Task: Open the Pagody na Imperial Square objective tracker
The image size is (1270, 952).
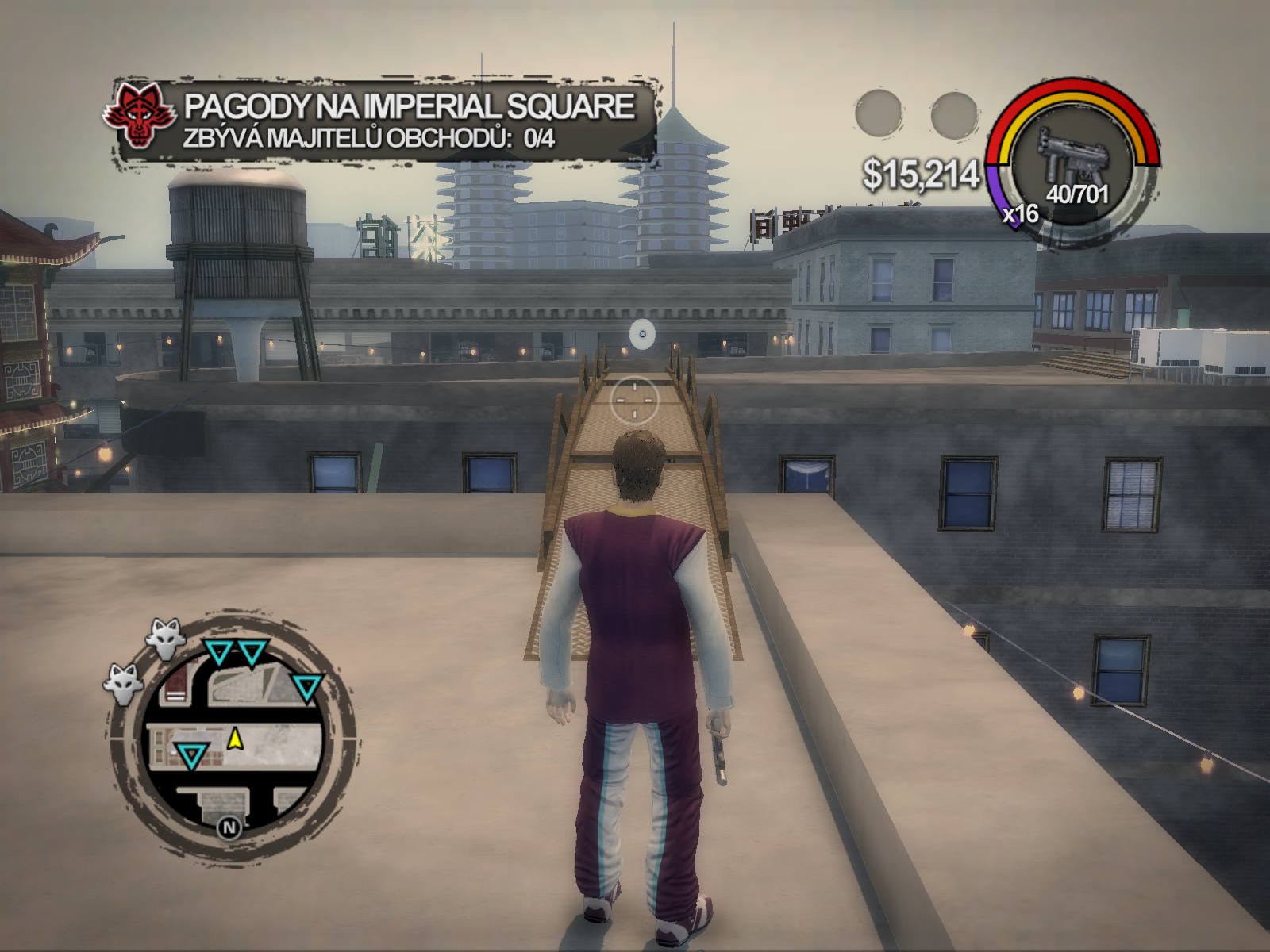Action: coord(409,121)
